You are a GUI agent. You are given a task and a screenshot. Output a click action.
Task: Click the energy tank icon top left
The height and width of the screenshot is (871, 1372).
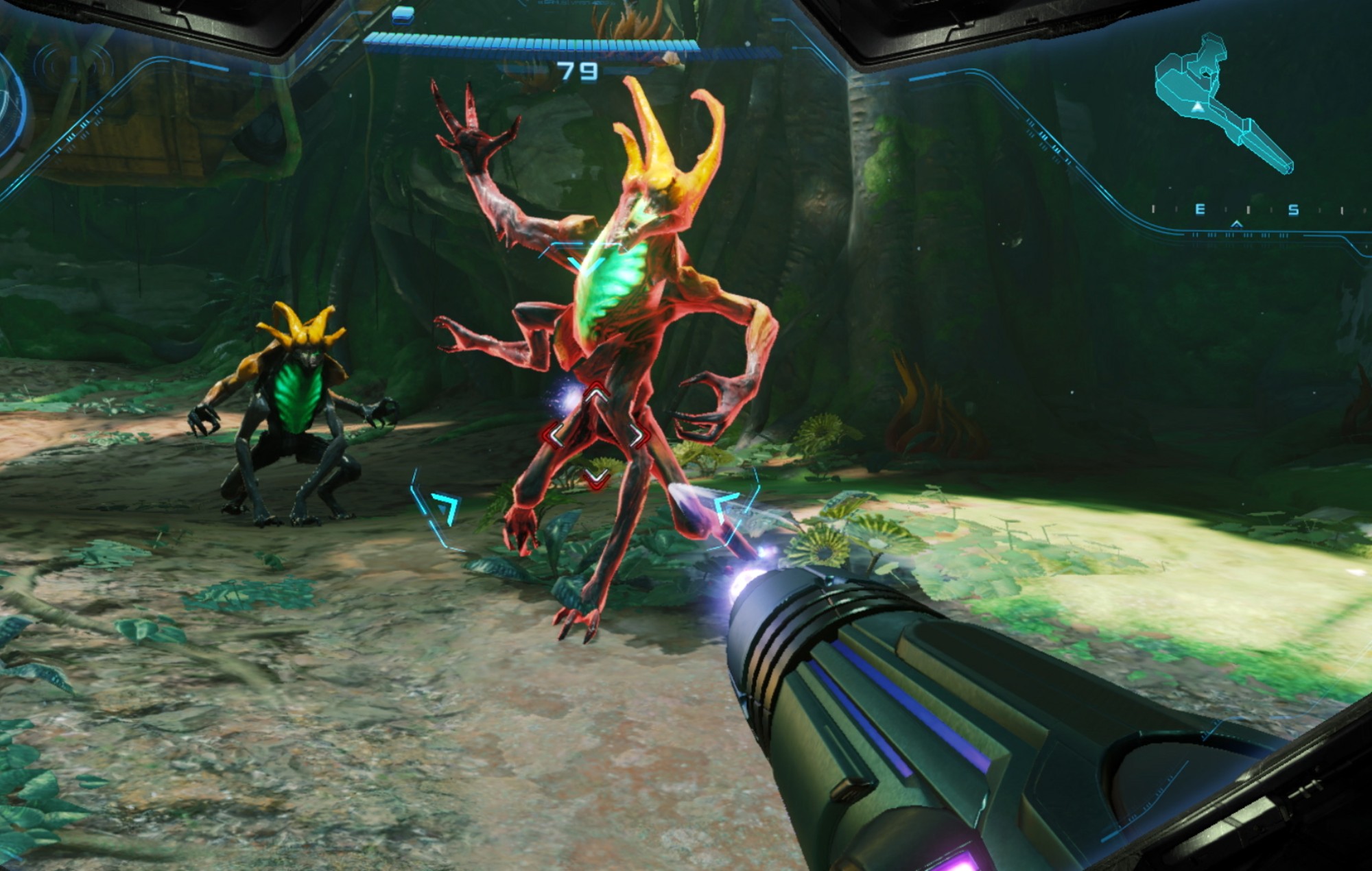click(402, 16)
